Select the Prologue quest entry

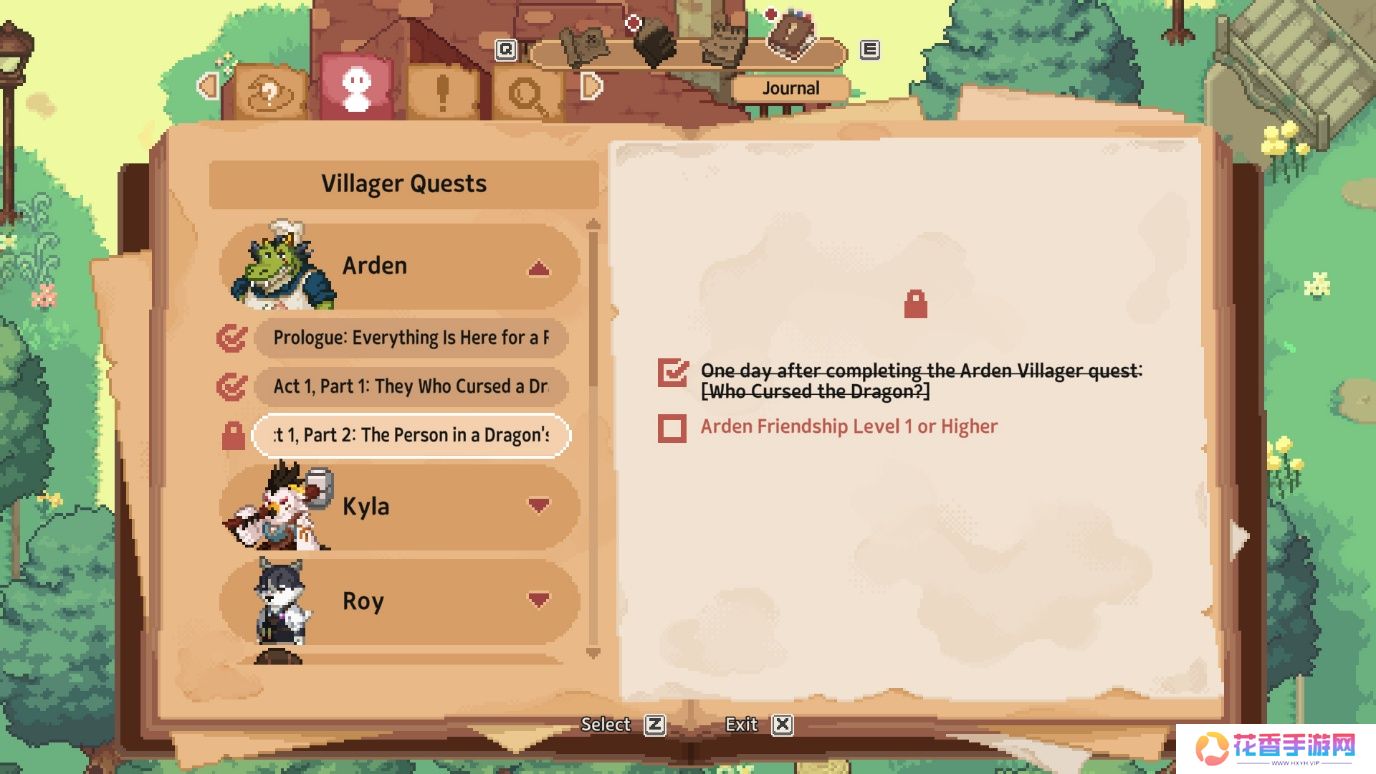(410, 338)
